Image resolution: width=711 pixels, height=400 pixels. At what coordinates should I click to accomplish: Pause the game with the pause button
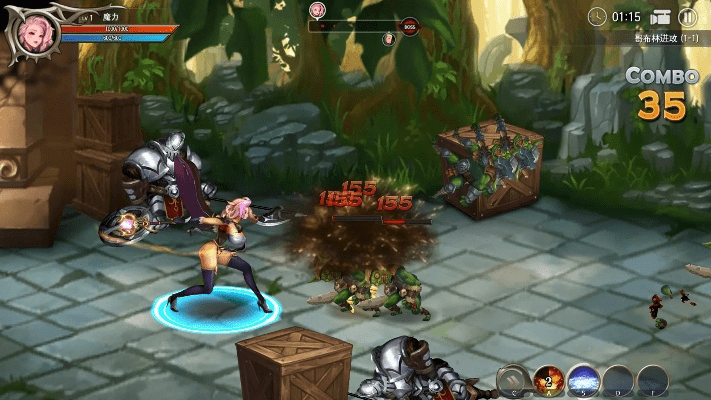point(688,16)
